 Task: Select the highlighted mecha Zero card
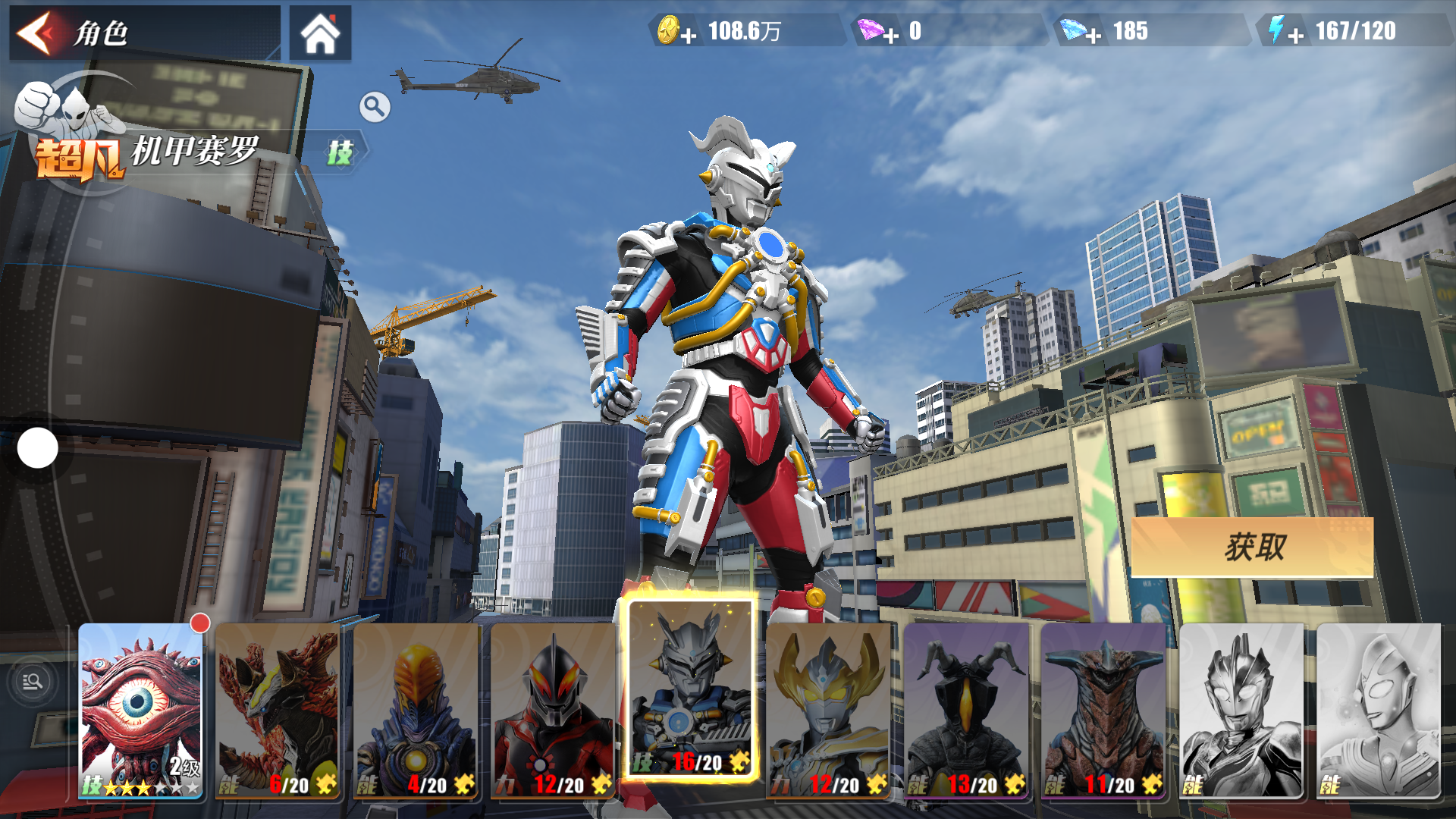690,690
